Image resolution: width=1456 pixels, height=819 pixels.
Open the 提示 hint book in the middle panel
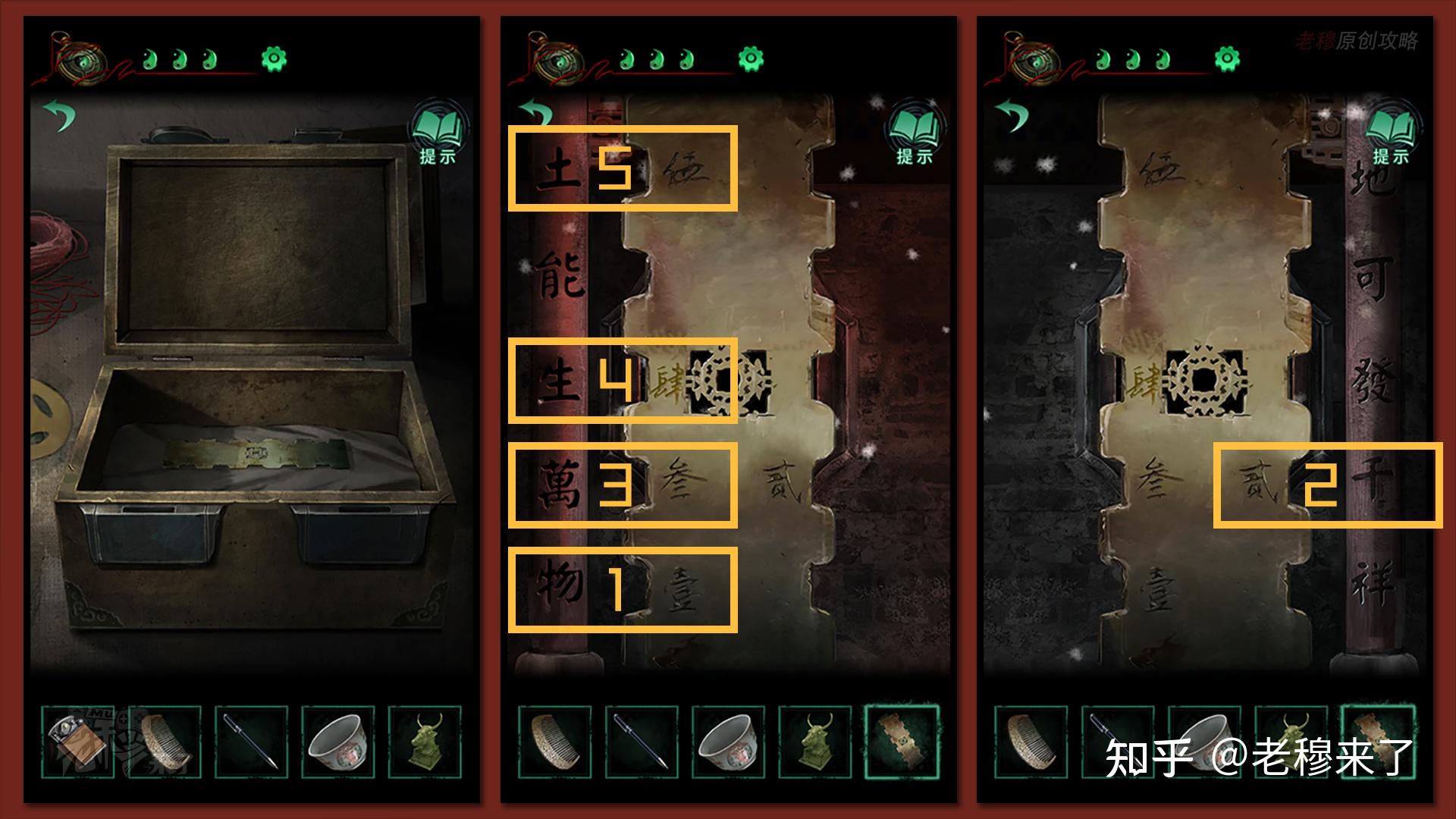pos(915,133)
